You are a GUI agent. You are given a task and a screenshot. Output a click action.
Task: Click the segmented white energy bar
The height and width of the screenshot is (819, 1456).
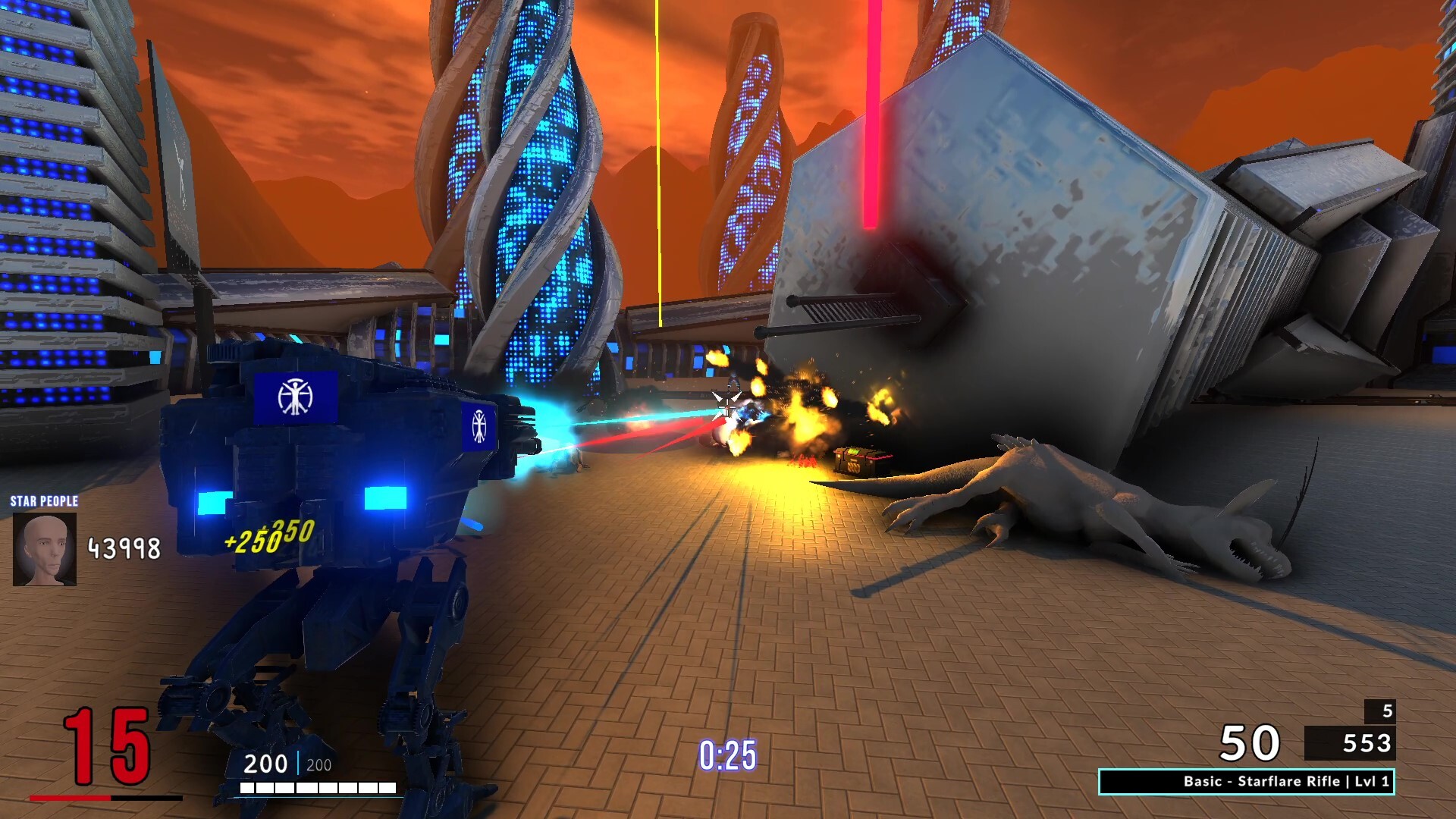(318, 786)
